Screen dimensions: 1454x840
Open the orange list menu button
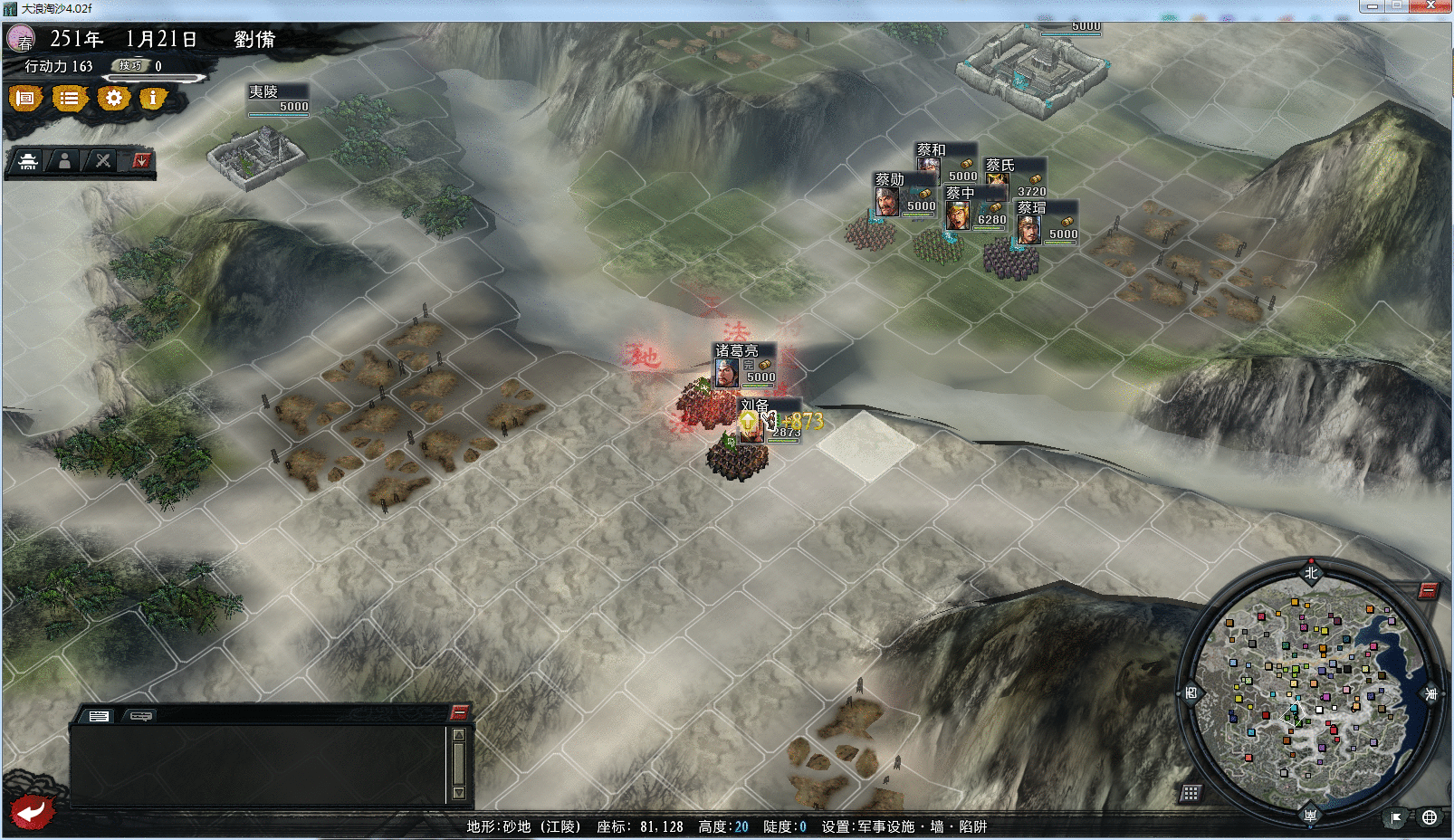pos(69,98)
